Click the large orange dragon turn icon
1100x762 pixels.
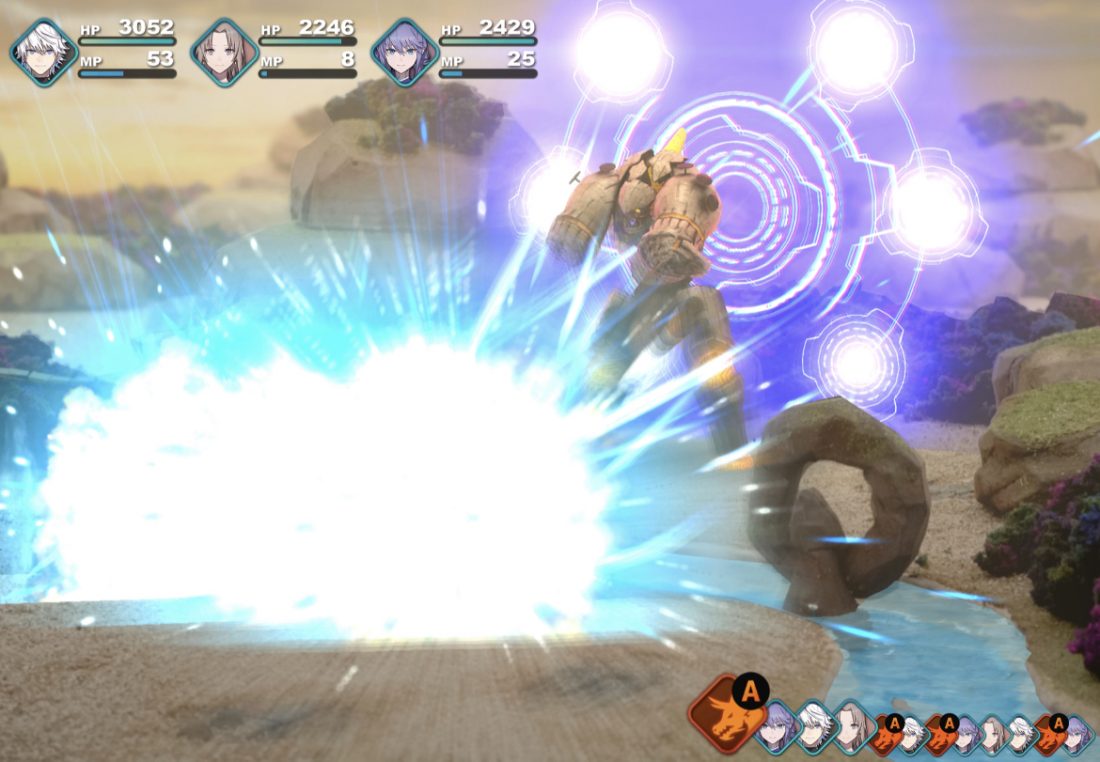point(722,713)
